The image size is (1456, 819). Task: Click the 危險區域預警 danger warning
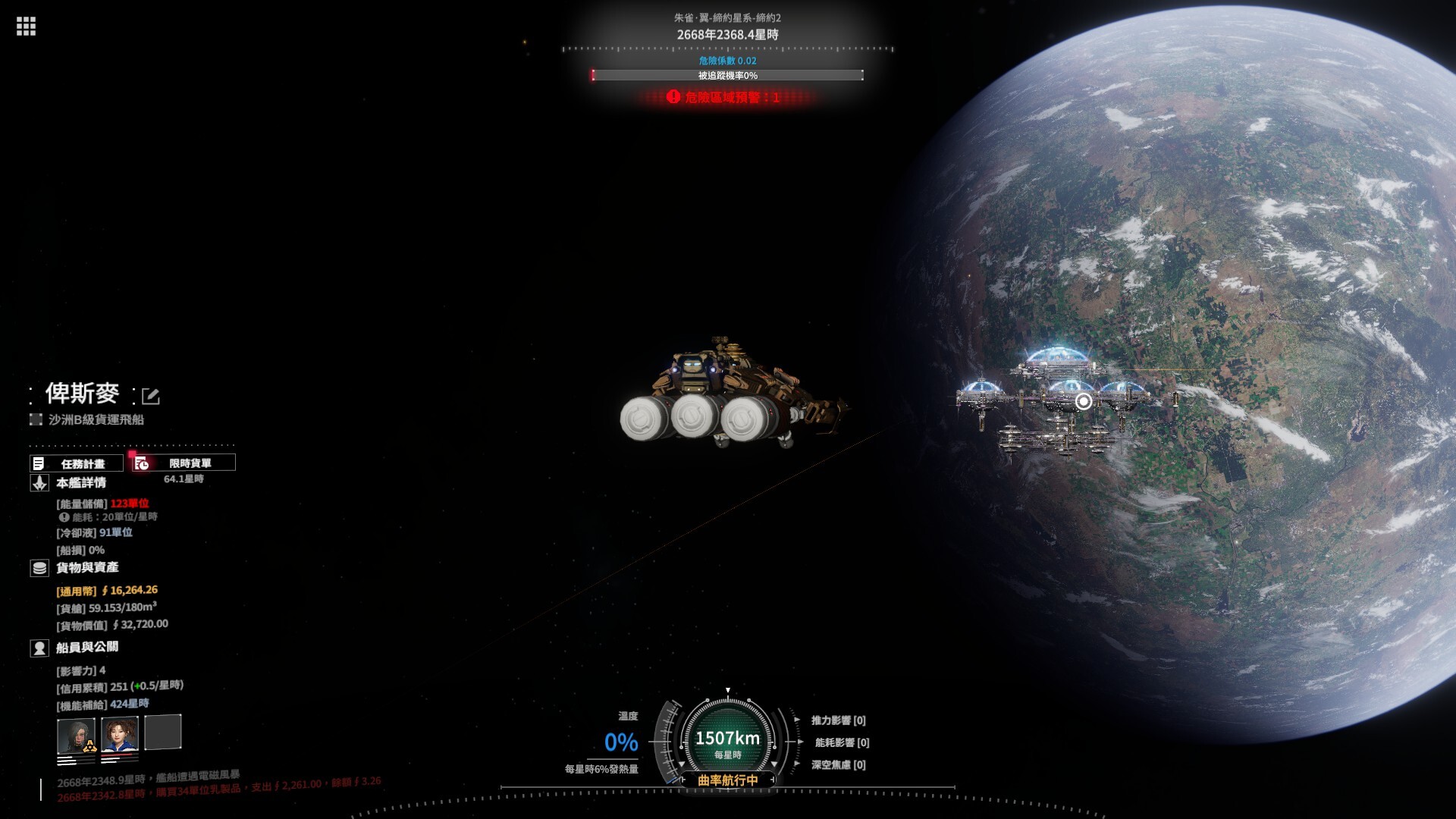pos(726,97)
